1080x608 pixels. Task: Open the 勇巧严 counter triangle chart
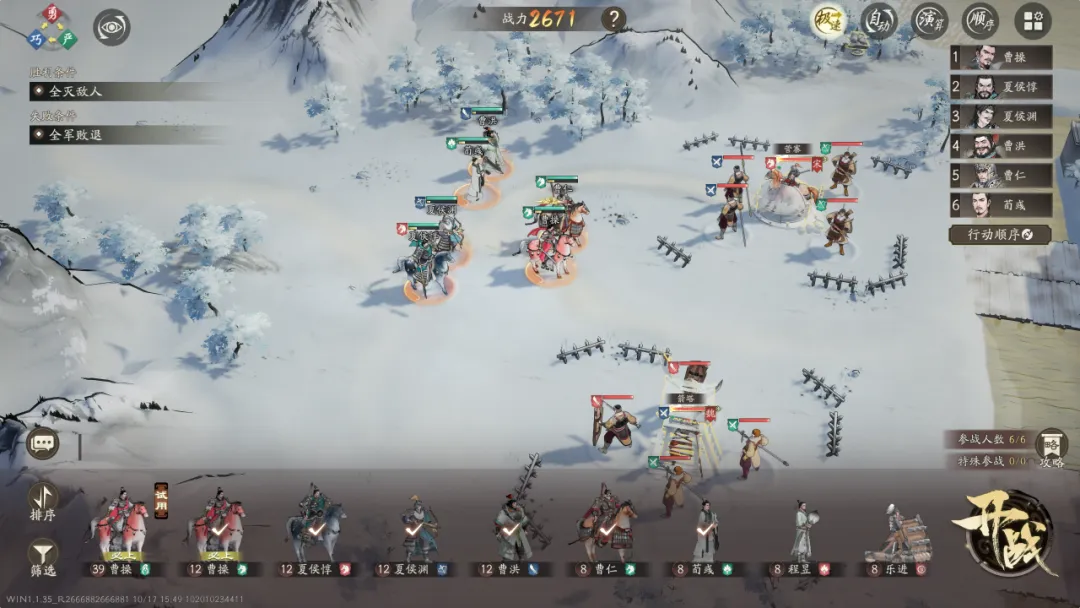[x=52, y=27]
